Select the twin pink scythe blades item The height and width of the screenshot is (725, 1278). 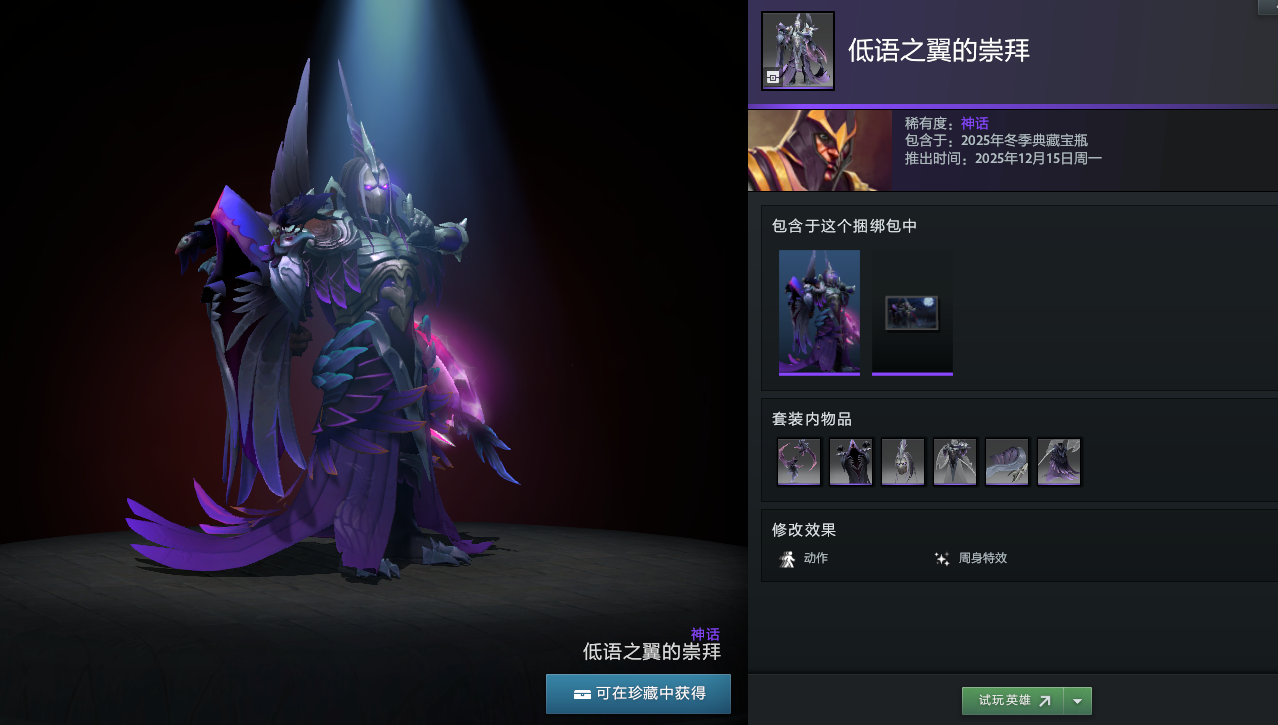(799, 462)
